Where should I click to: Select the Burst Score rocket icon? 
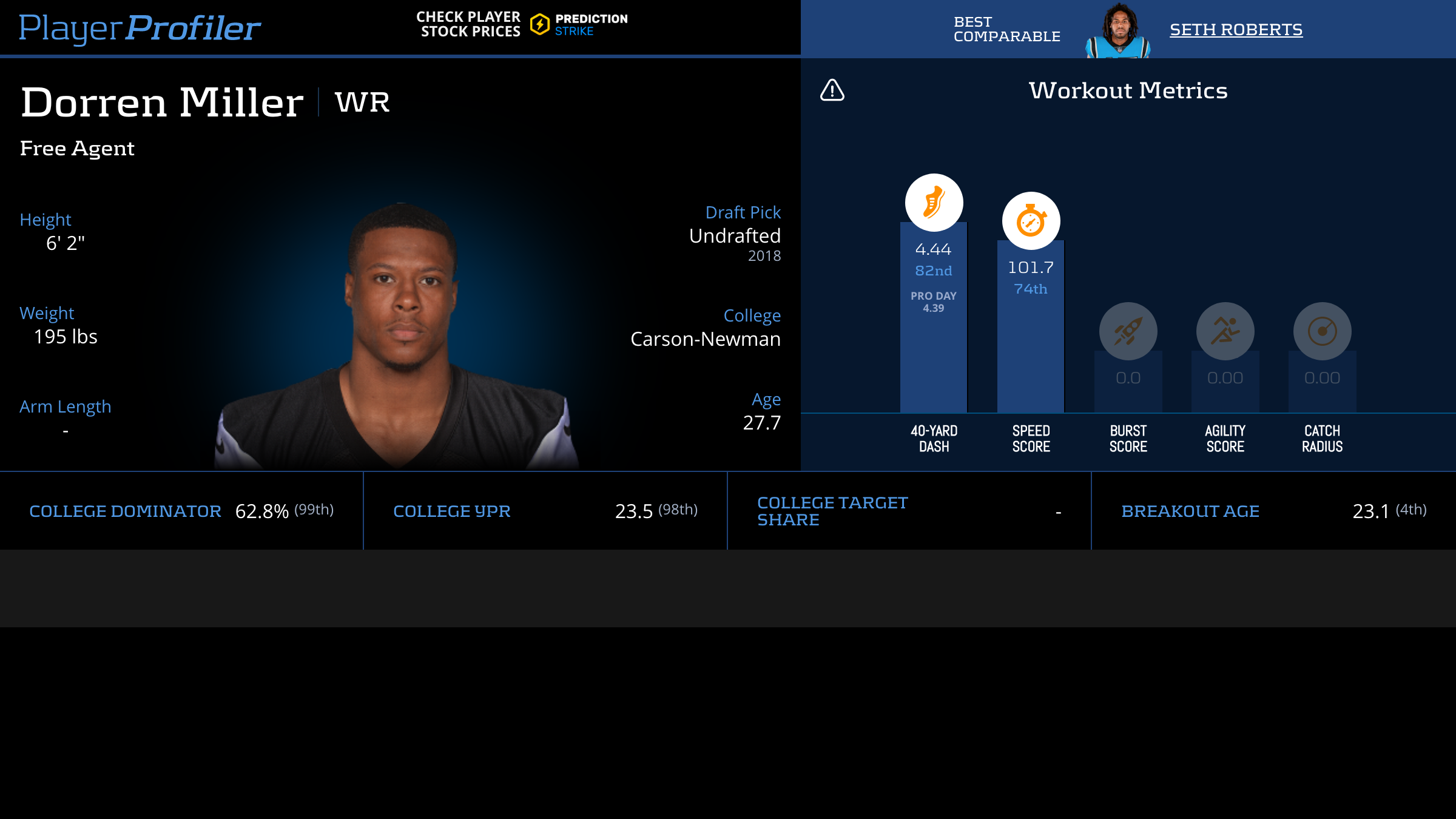(x=1128, y=331)
